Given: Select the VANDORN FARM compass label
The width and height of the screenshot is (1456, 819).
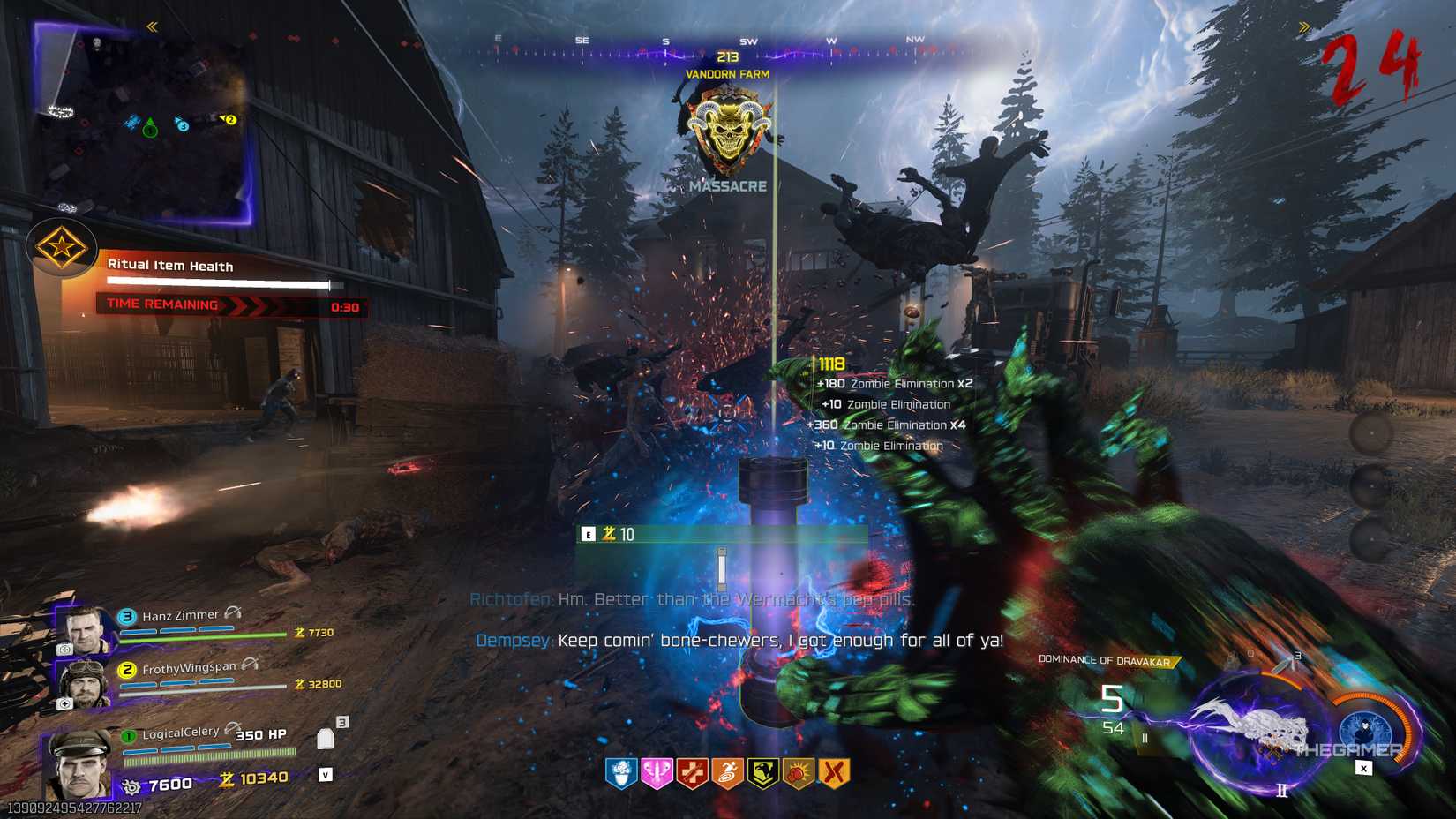Looking at the screenshot, I should (729, 74).
